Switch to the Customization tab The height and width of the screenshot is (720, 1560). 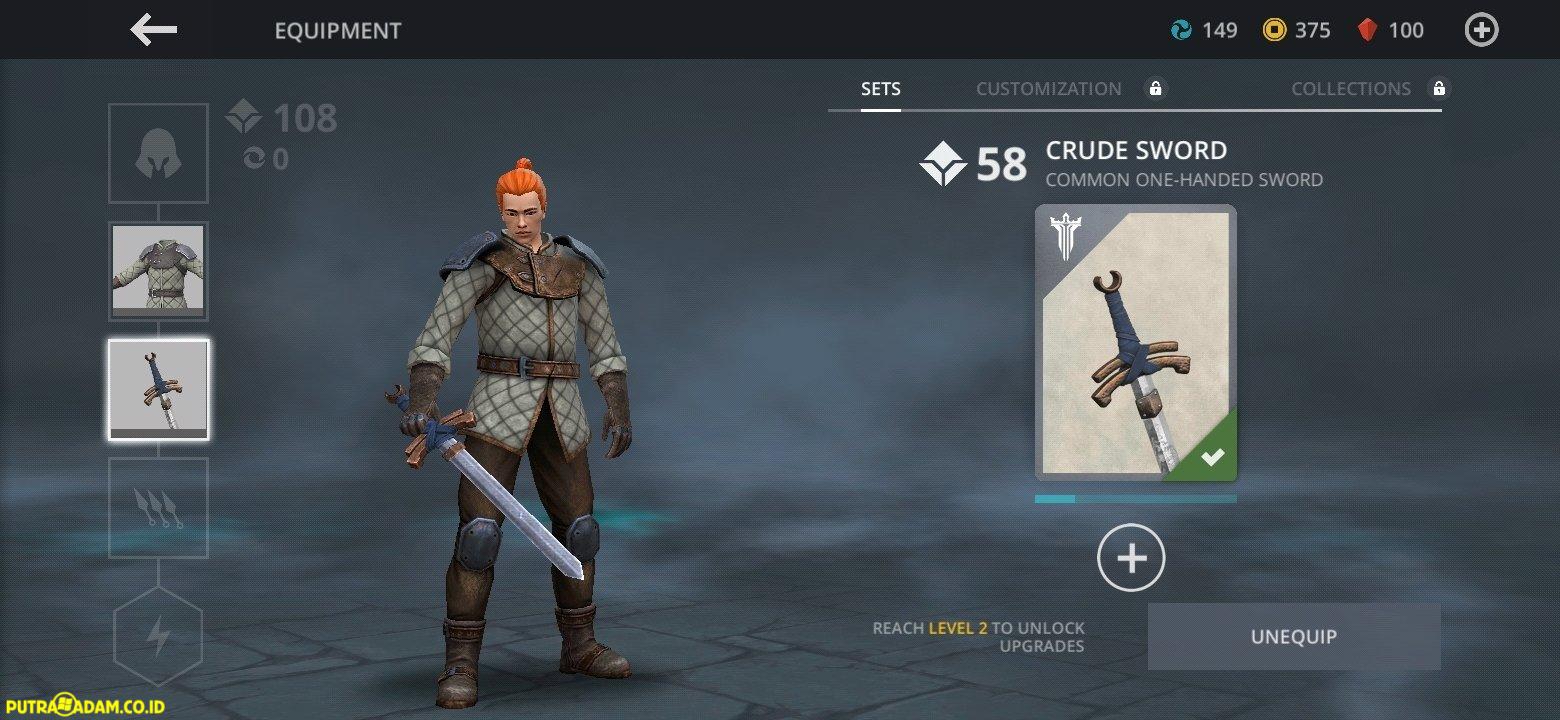tap(1048, 88)
